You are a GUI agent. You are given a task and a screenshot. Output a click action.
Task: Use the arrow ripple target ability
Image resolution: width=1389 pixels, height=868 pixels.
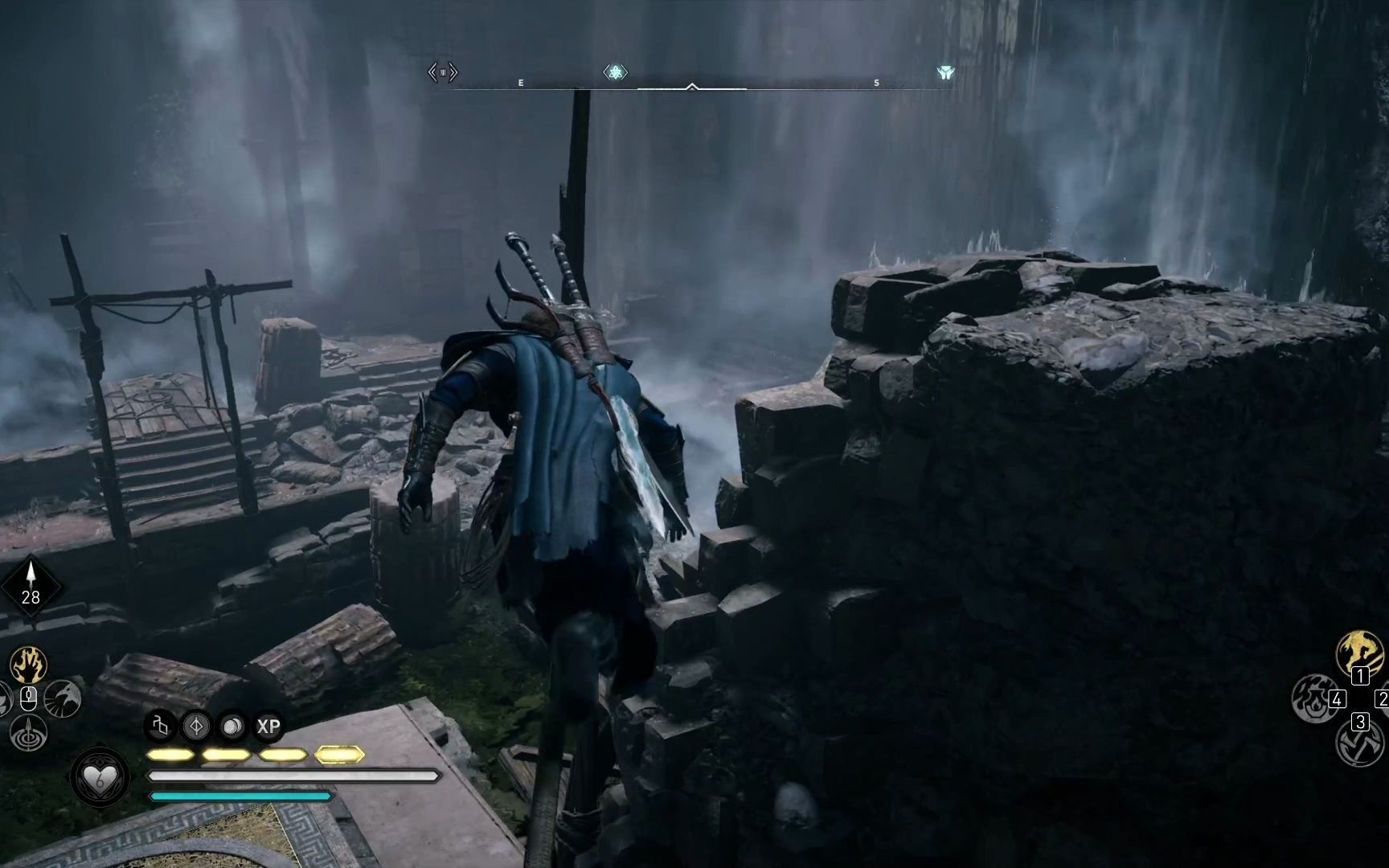(28, 733)
